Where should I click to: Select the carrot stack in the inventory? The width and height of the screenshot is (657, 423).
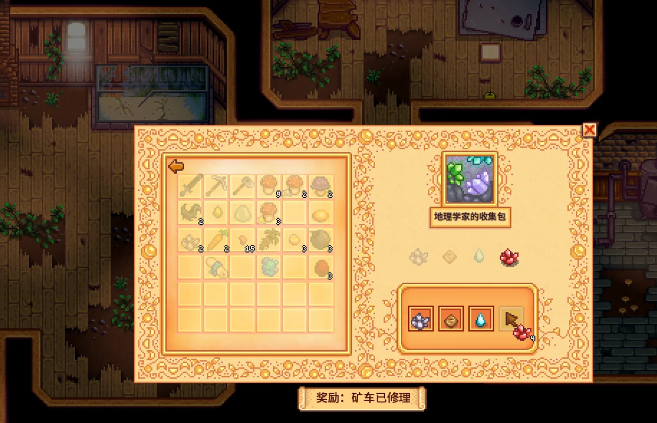click(217, 240)
